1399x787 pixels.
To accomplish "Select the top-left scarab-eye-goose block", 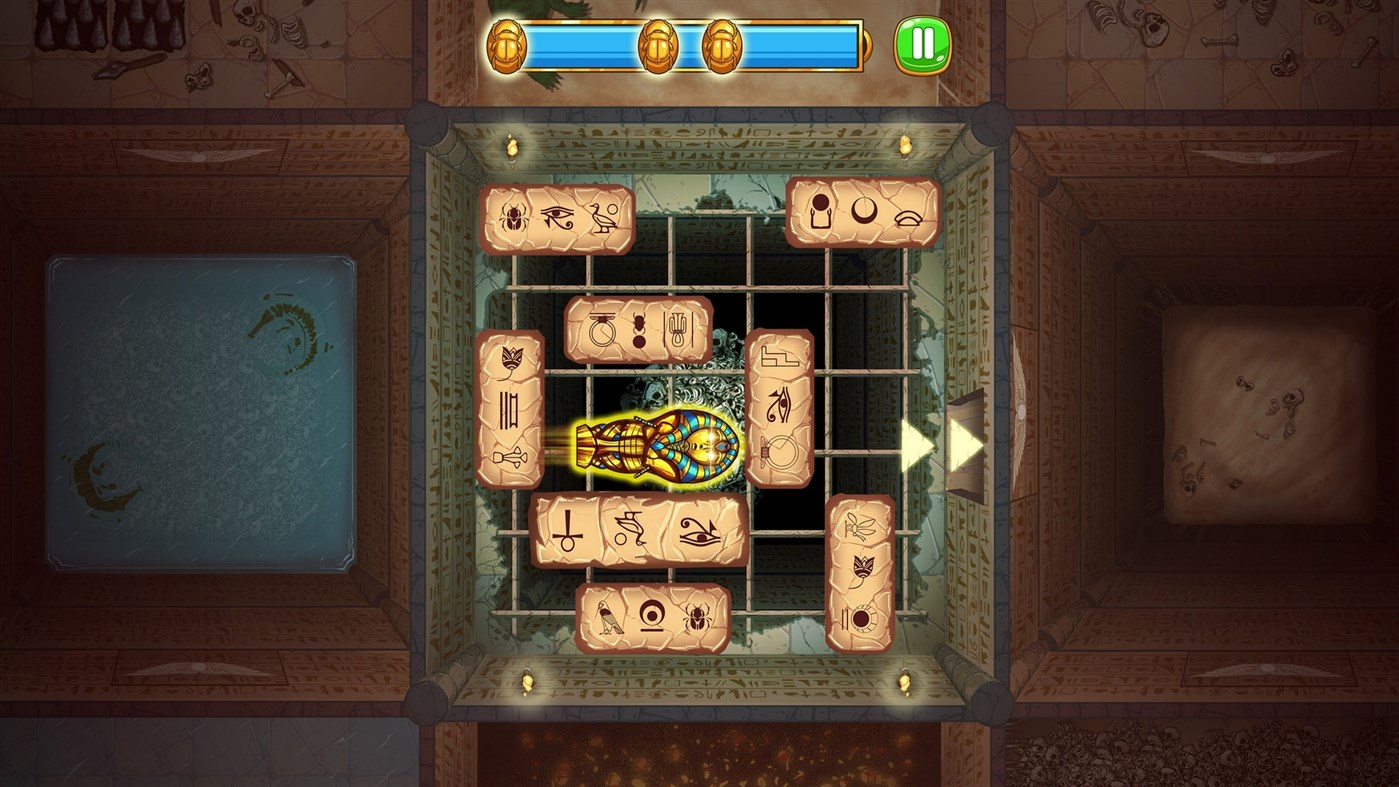I will click(x=557, y=220).
